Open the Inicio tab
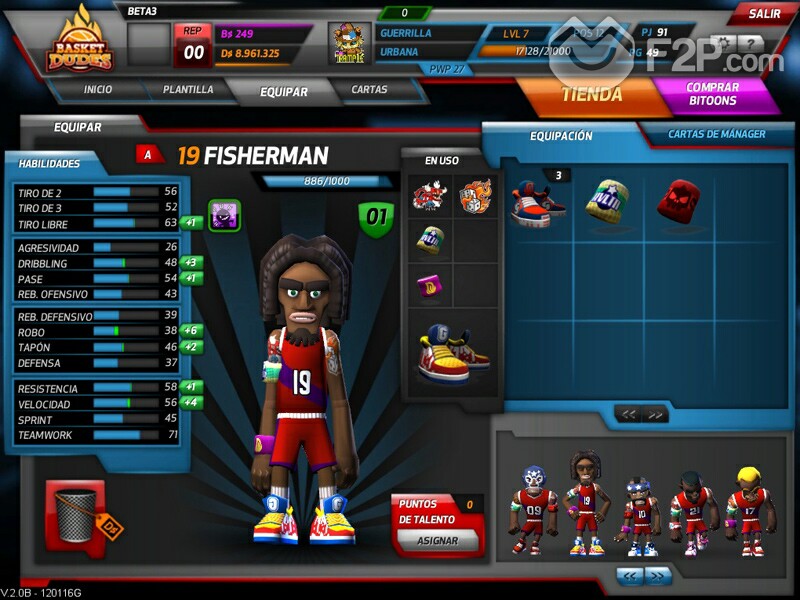The image size is (800, 600). tap(98, 89)
